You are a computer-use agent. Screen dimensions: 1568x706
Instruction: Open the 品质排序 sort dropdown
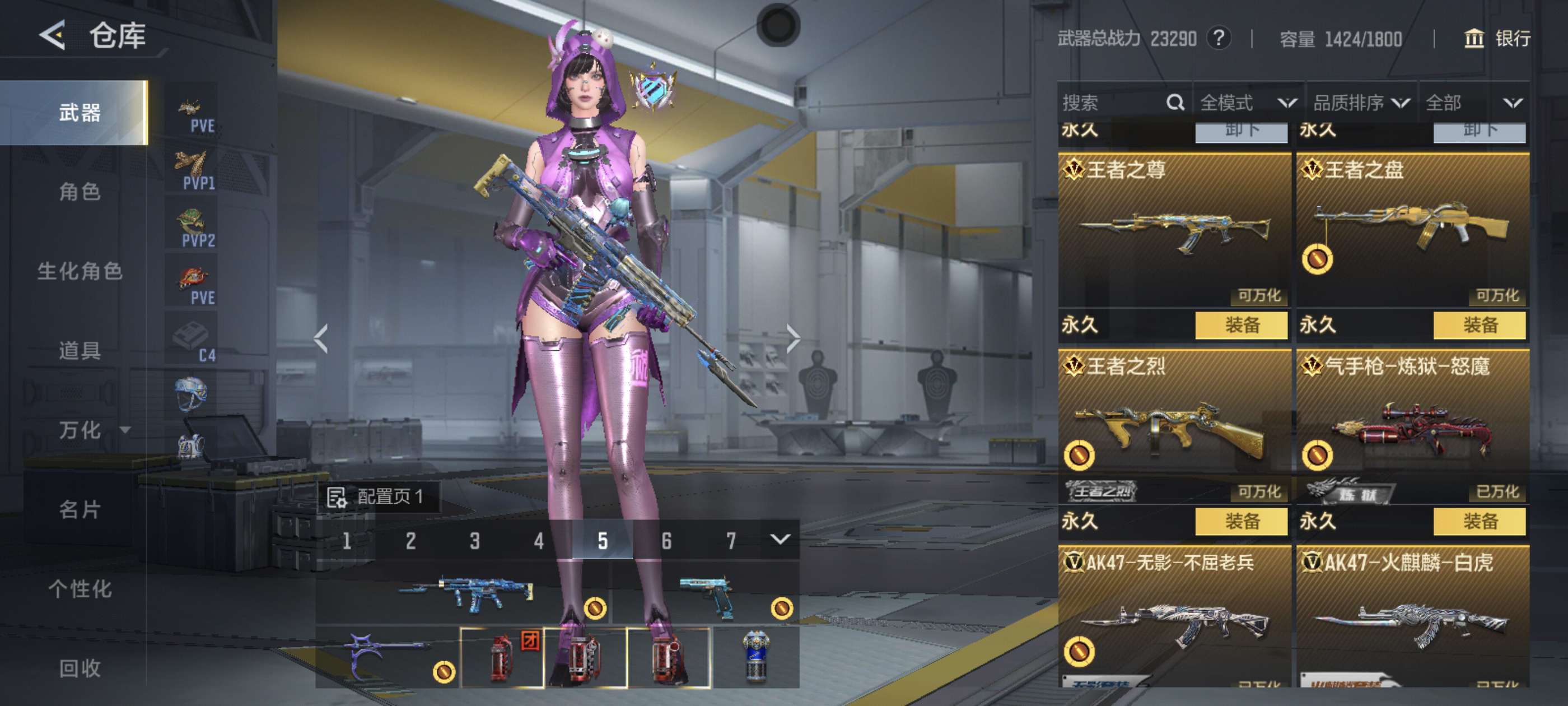pyautogui.click(x=1361, y=103)
